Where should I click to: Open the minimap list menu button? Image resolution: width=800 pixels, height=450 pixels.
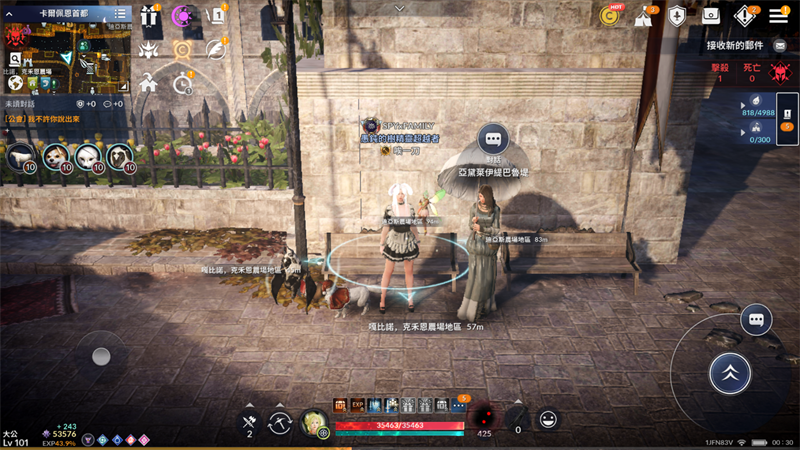point(120,13)
